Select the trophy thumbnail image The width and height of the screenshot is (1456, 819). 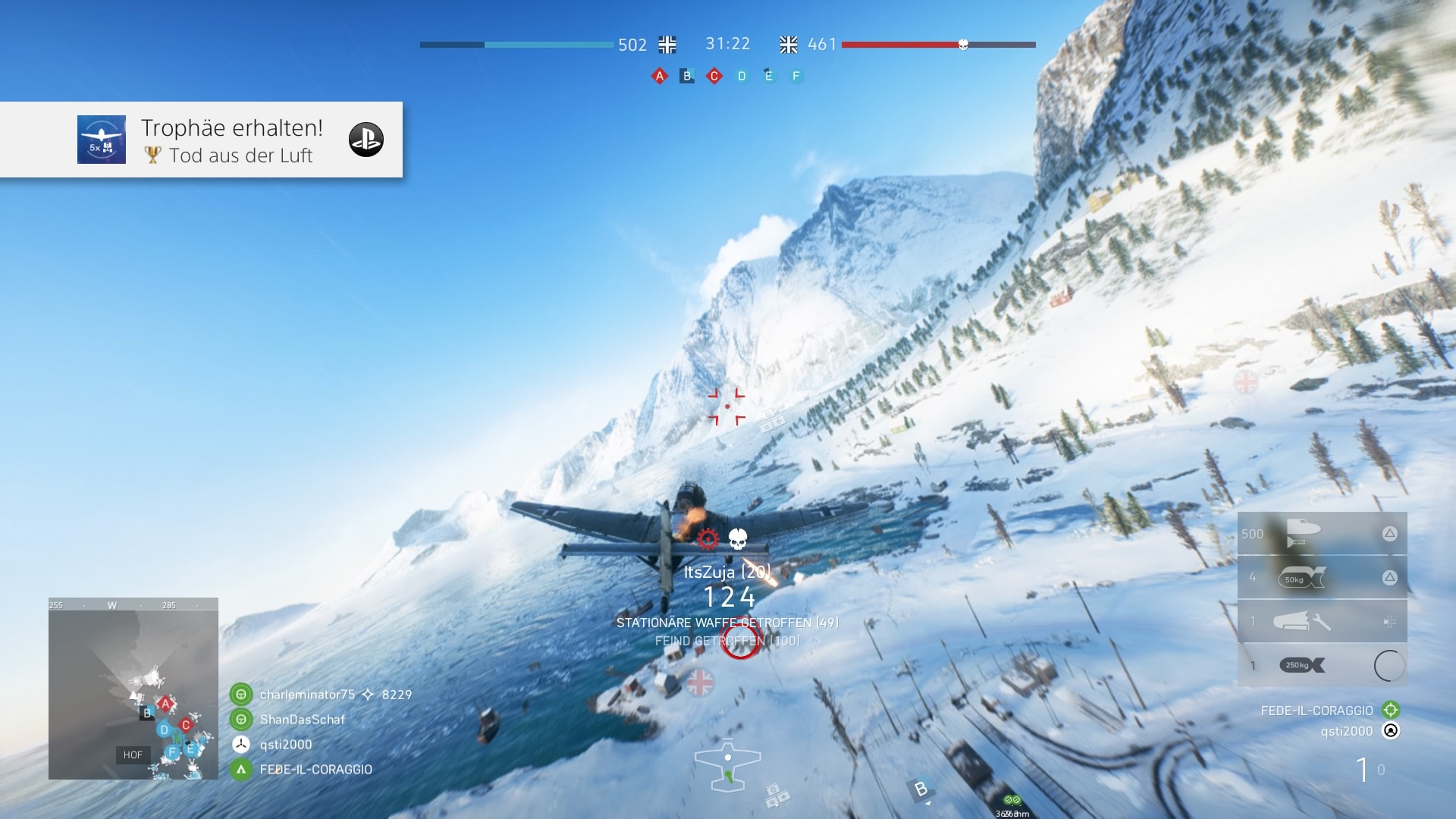point(102,140)
